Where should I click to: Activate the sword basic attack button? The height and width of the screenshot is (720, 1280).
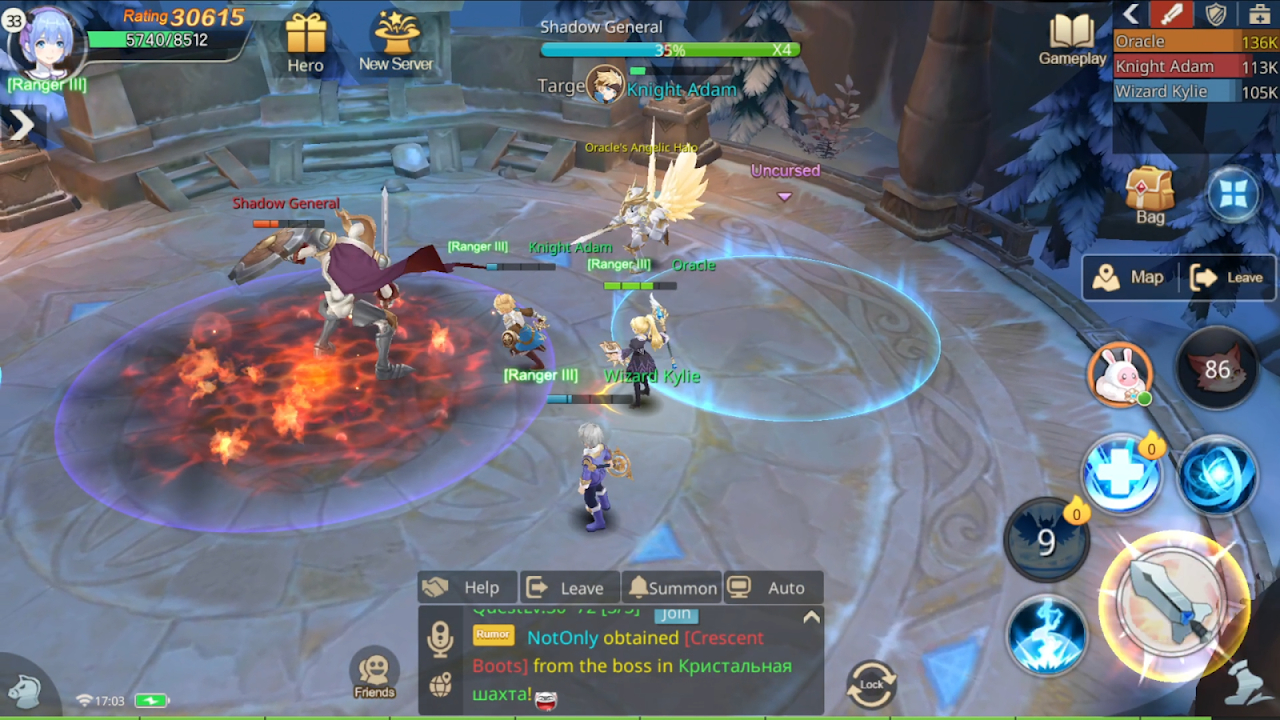coord(1174,606)
